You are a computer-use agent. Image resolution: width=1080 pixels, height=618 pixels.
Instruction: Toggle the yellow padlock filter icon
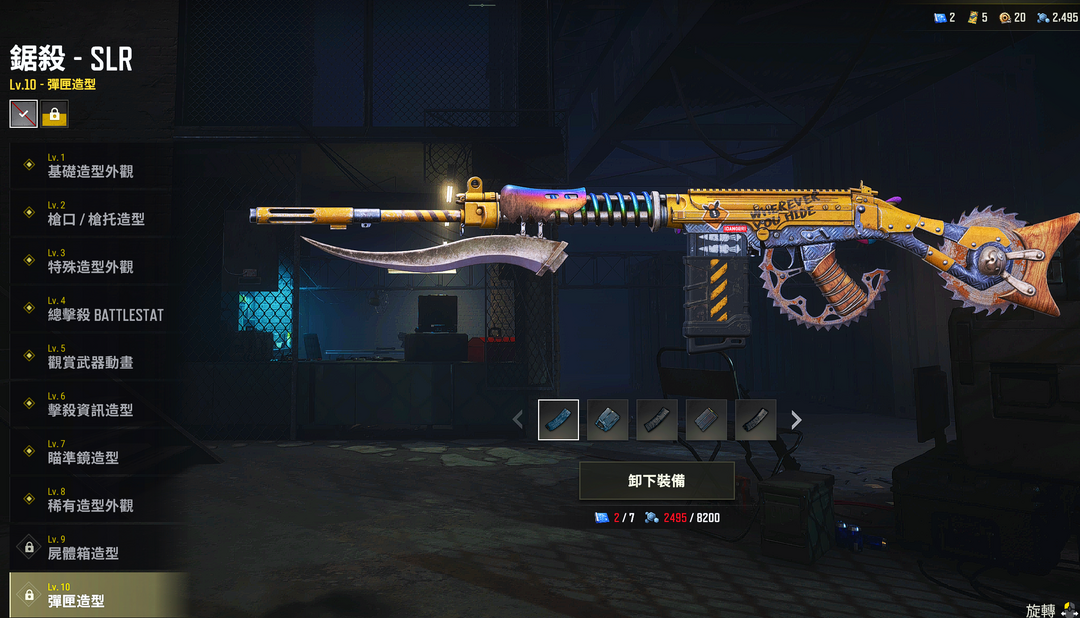point(54,114)
